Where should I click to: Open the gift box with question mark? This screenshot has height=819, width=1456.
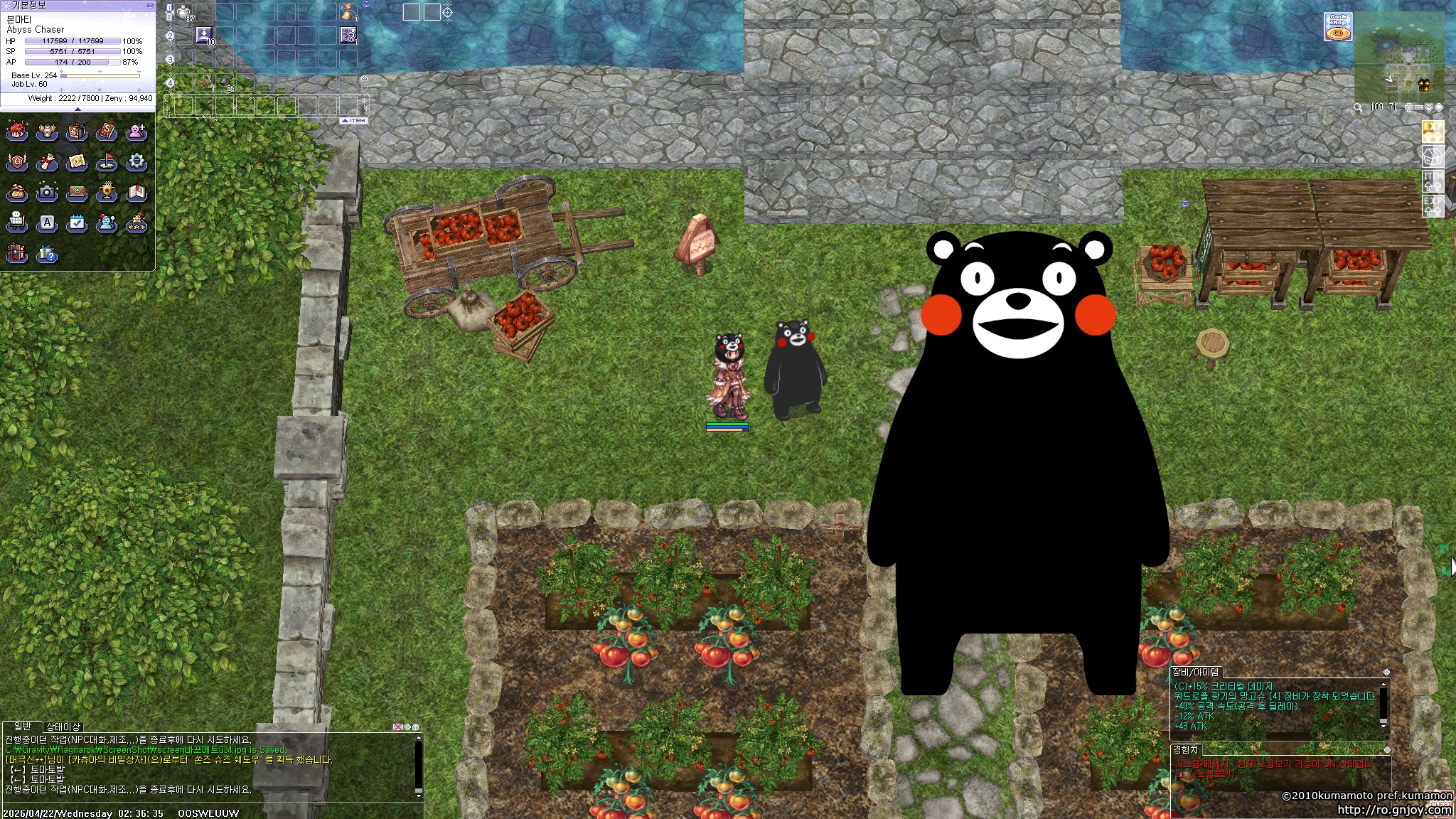47,254
